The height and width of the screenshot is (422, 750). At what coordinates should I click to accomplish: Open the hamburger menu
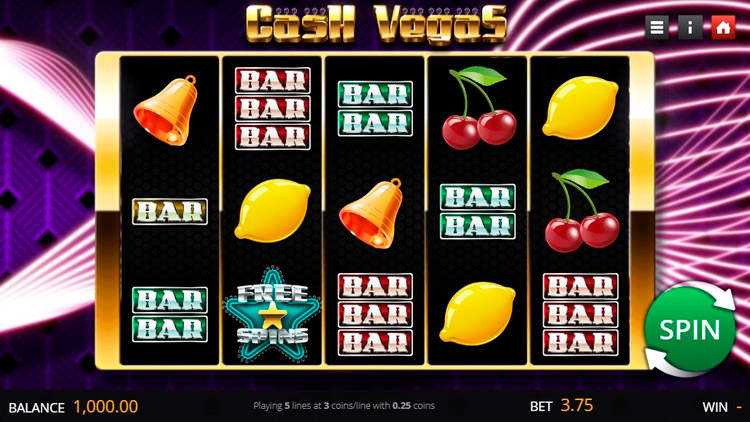657,27
